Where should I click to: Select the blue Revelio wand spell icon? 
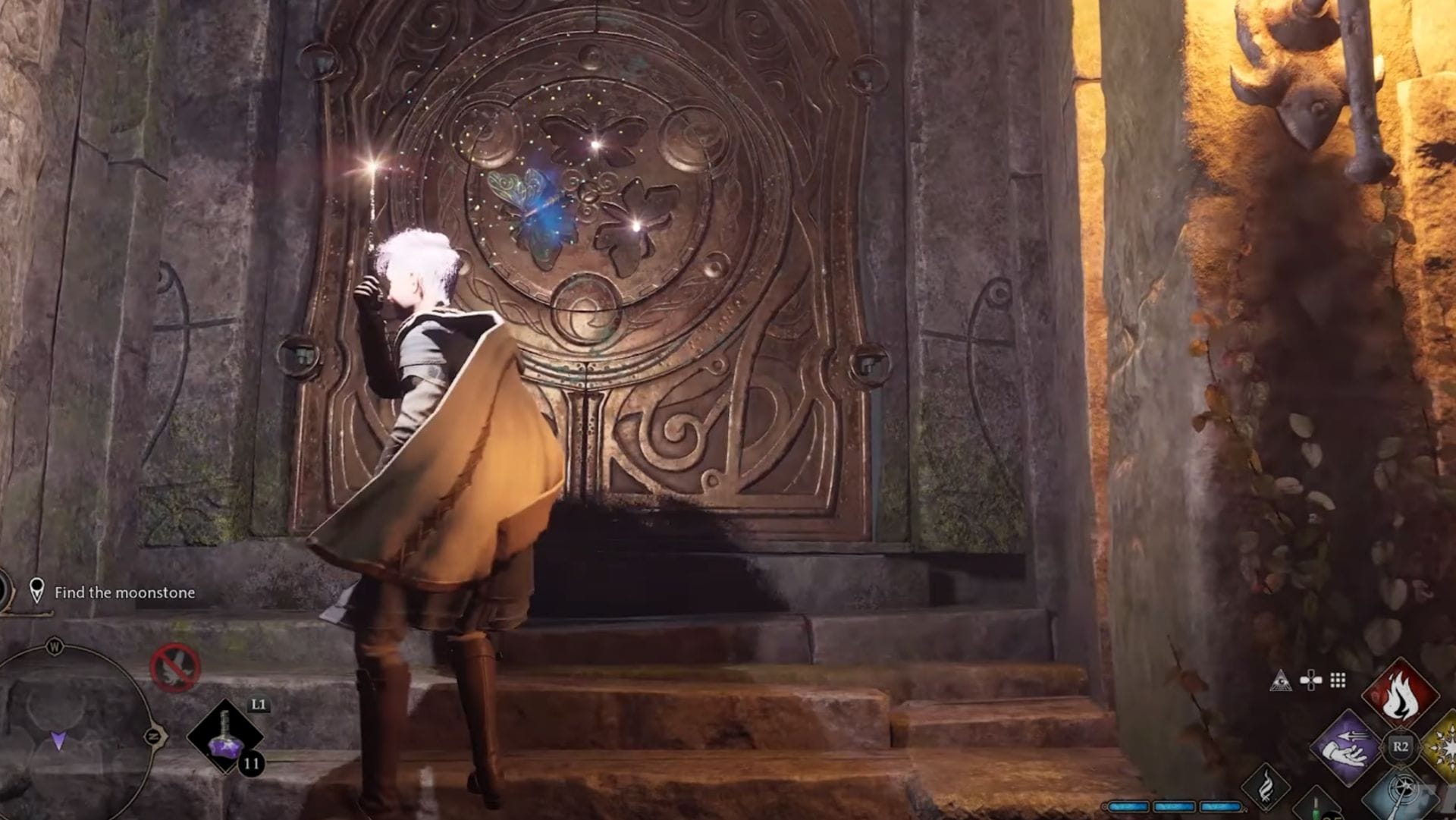tap(1402, 792)
